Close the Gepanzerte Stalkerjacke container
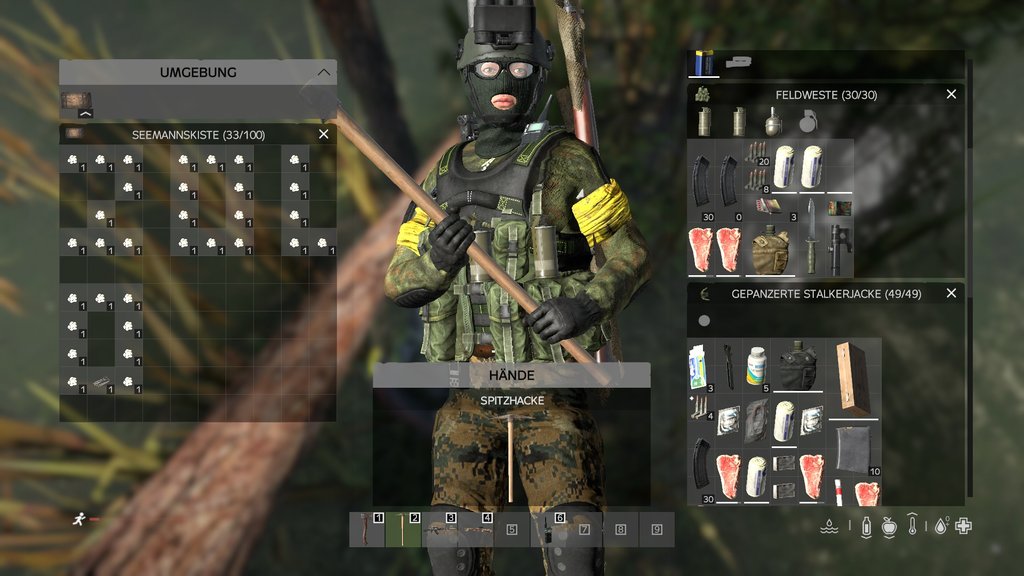 pyautogui.click(x=951, y=293)
